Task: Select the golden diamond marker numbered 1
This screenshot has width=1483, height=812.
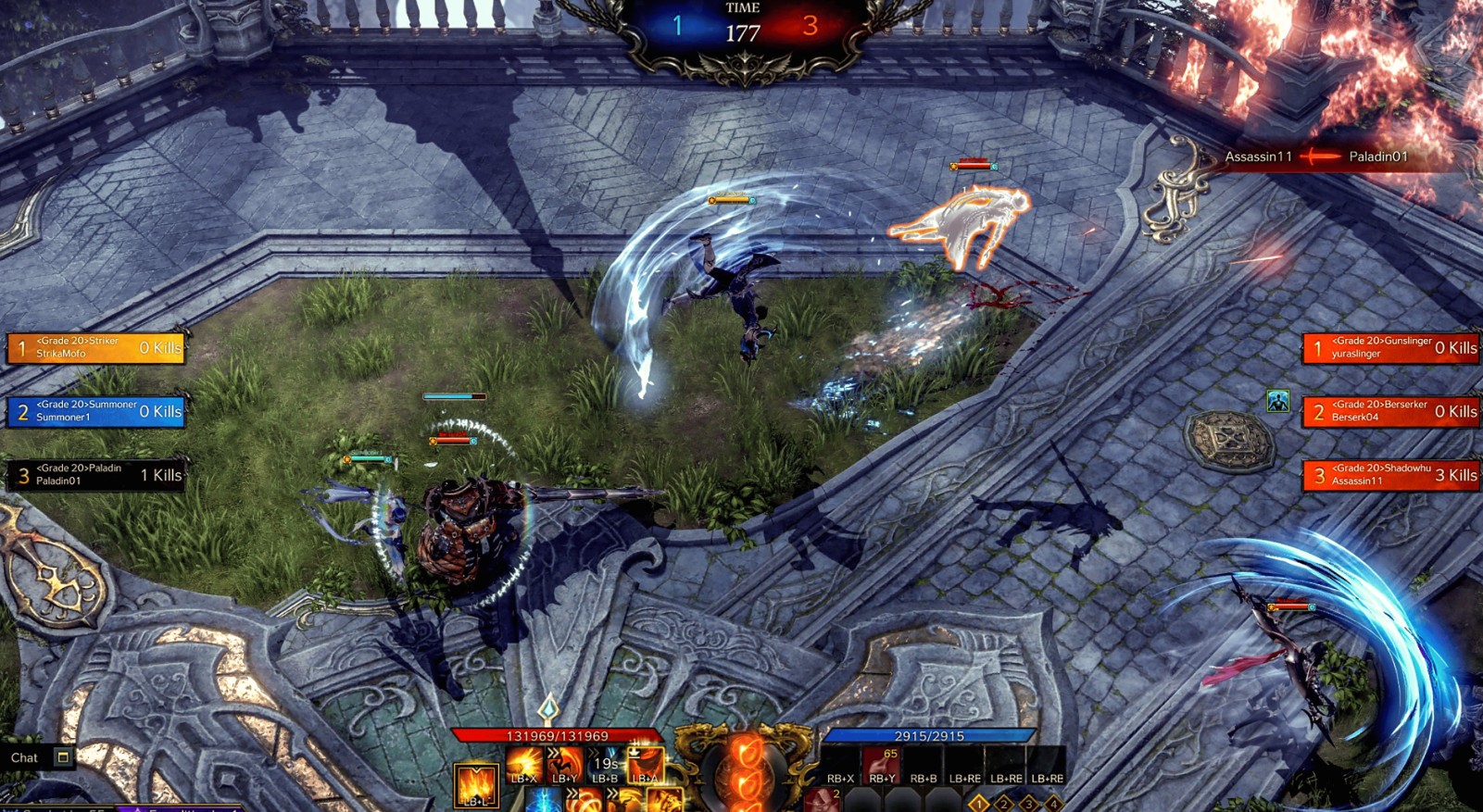Action: [980, 804]
